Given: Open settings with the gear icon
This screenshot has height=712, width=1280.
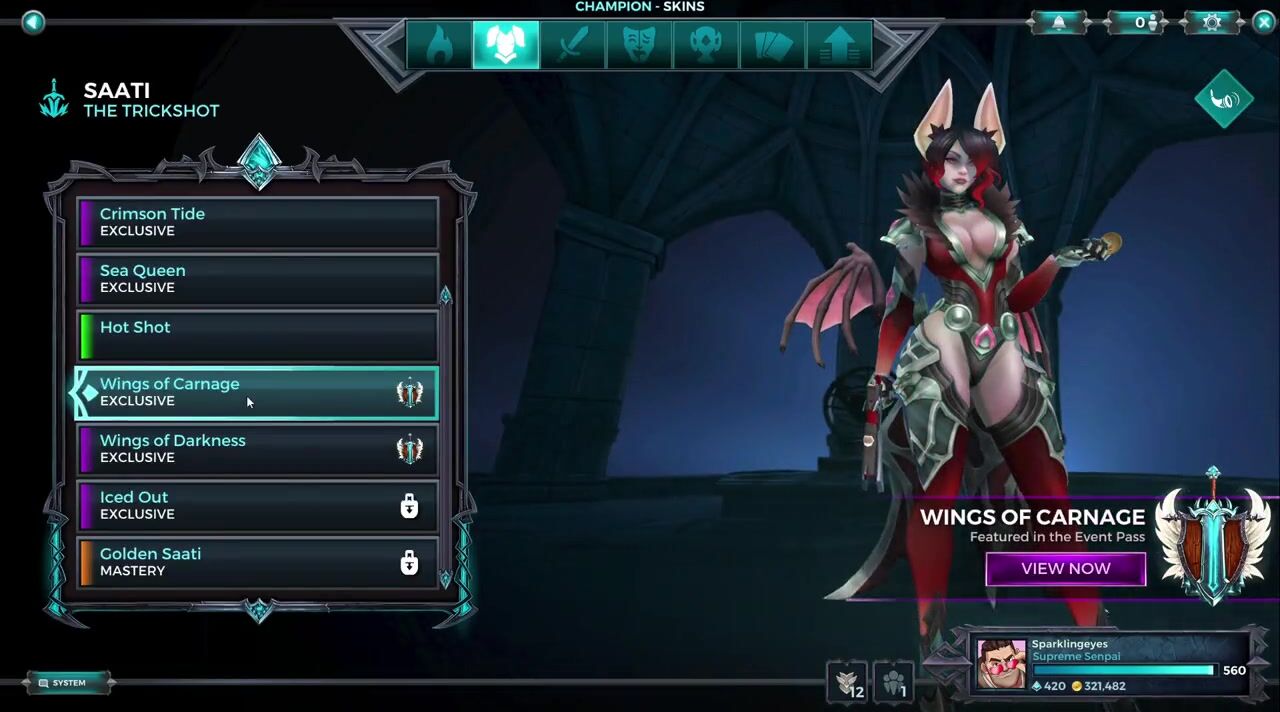Looking at the screenshot, I should pyautogui.click(x=1212, y=22).
